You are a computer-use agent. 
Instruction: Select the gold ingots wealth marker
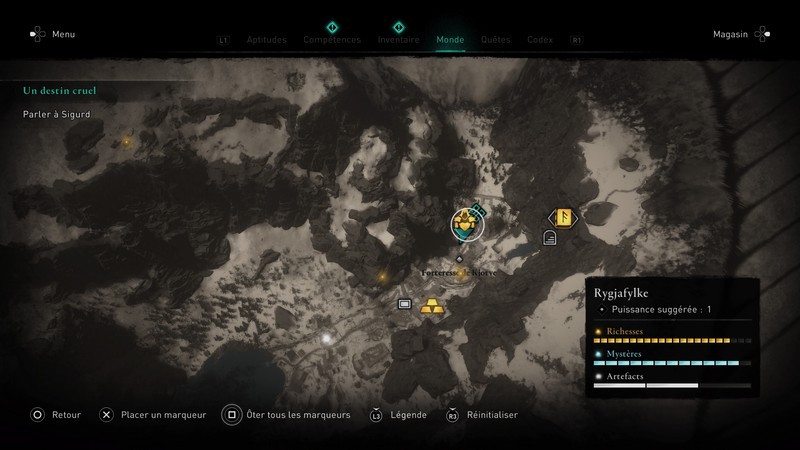tap(431, 305)
